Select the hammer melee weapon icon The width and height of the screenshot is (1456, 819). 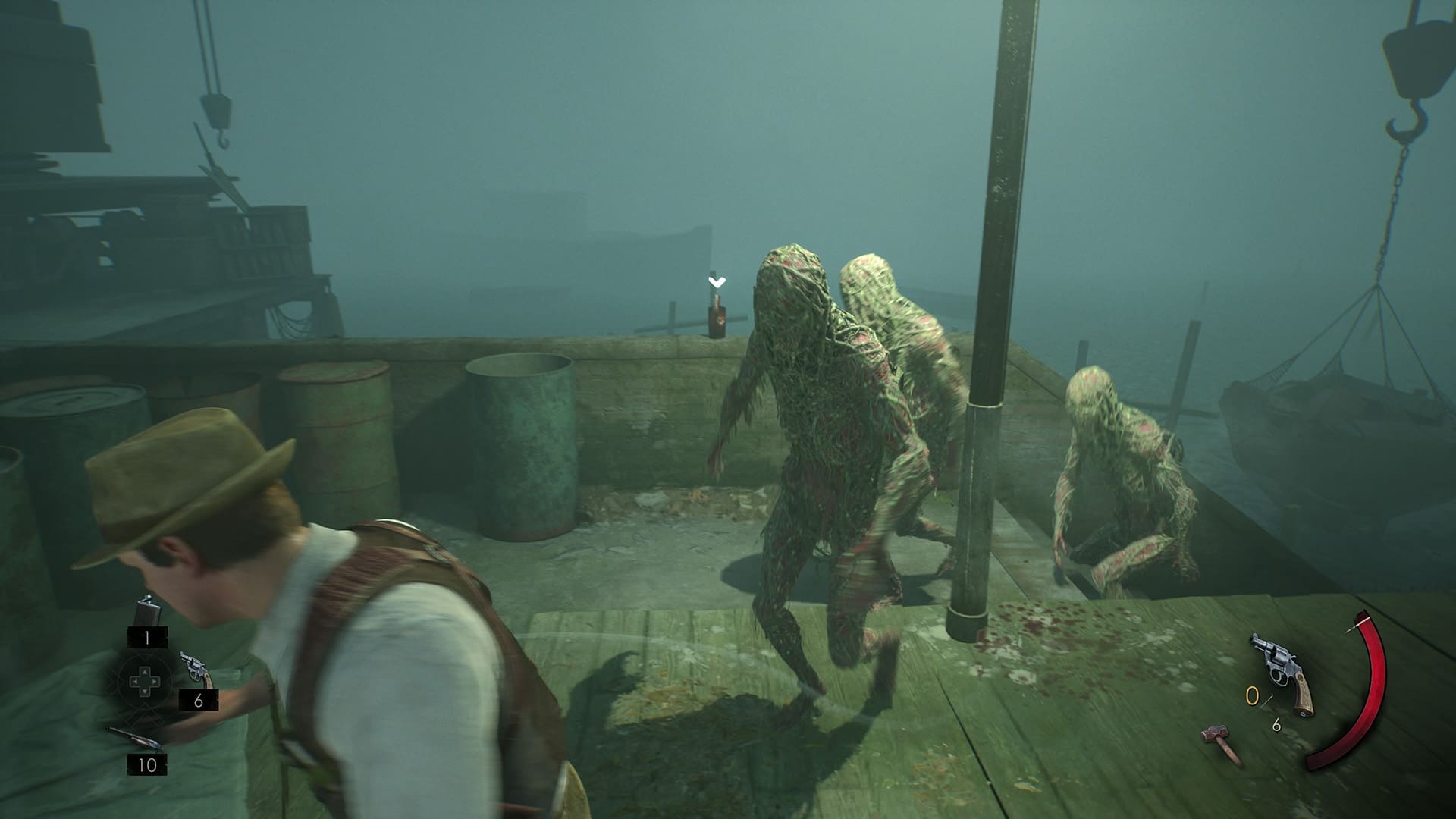(x=1222, y=744)
